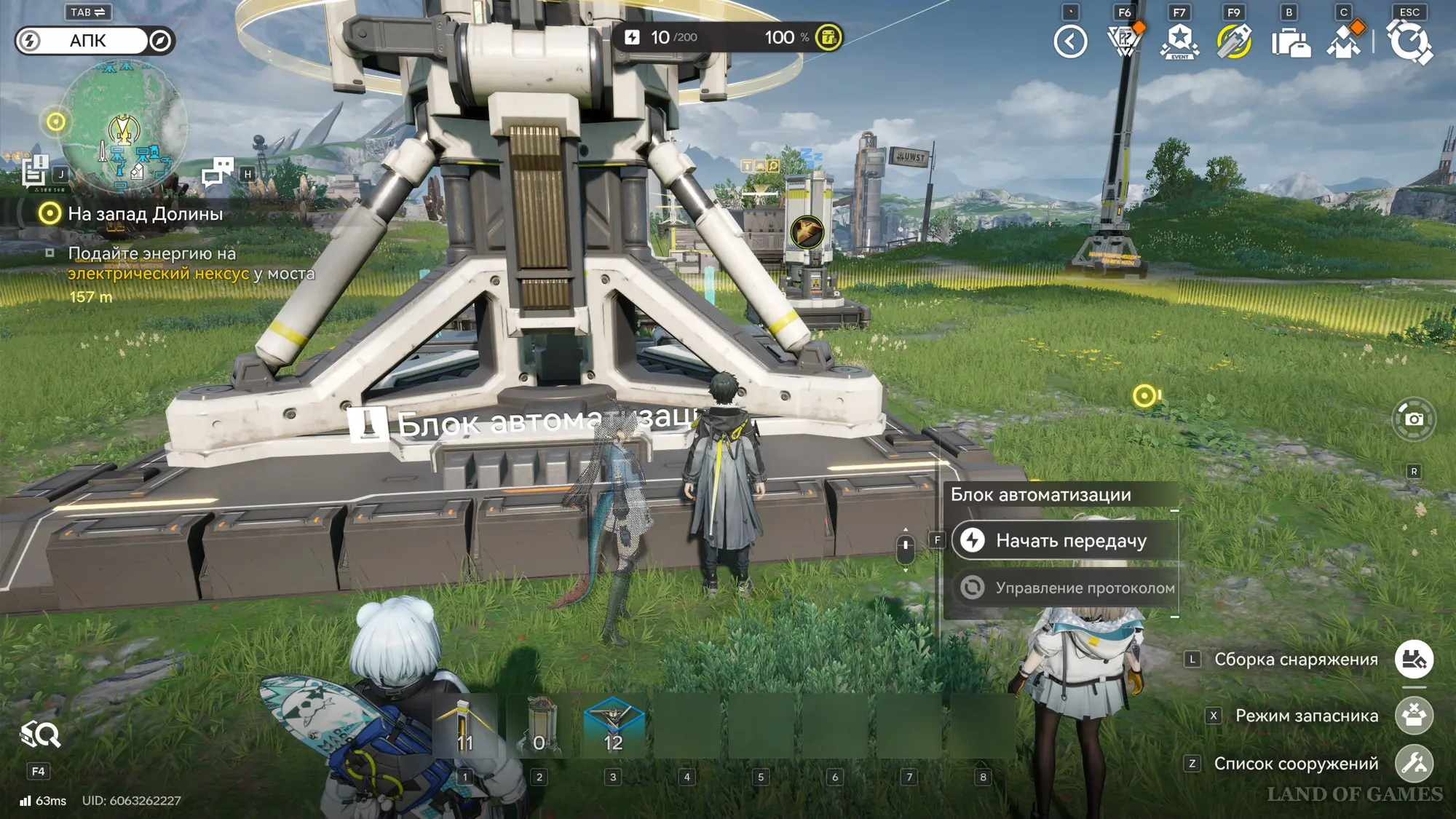Open the backpack inventory icon
The image size is (1456, 819).
tap(1290, 41)
